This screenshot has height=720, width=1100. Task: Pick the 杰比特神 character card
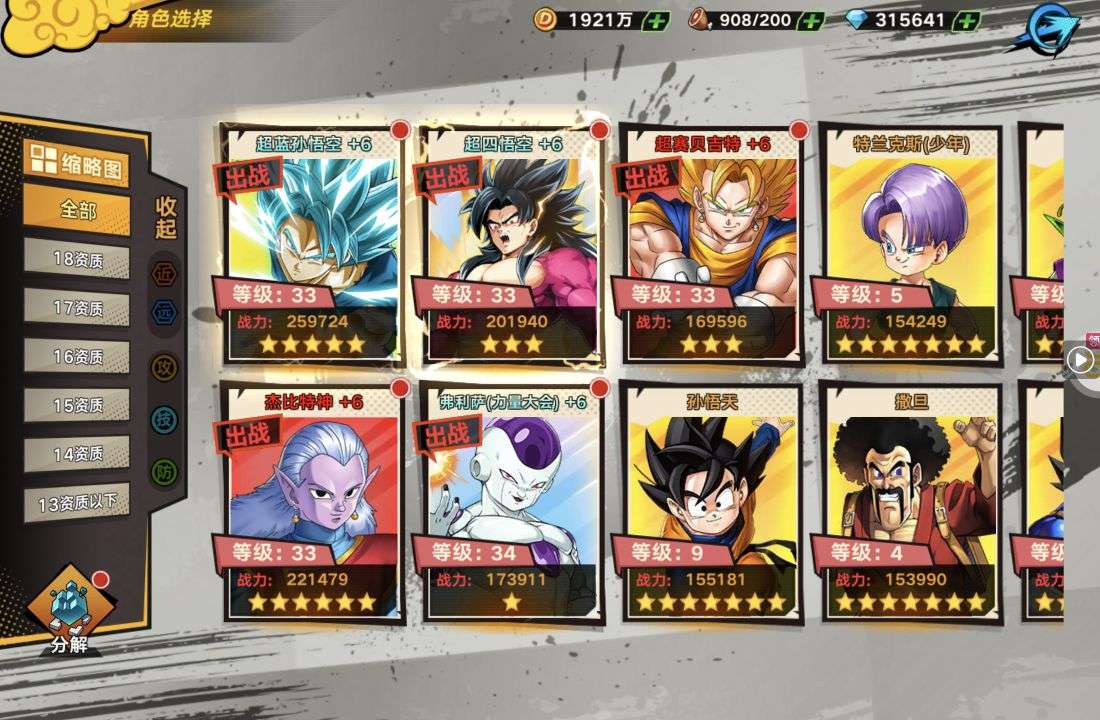pyautogui.click(x=311, y=500)
